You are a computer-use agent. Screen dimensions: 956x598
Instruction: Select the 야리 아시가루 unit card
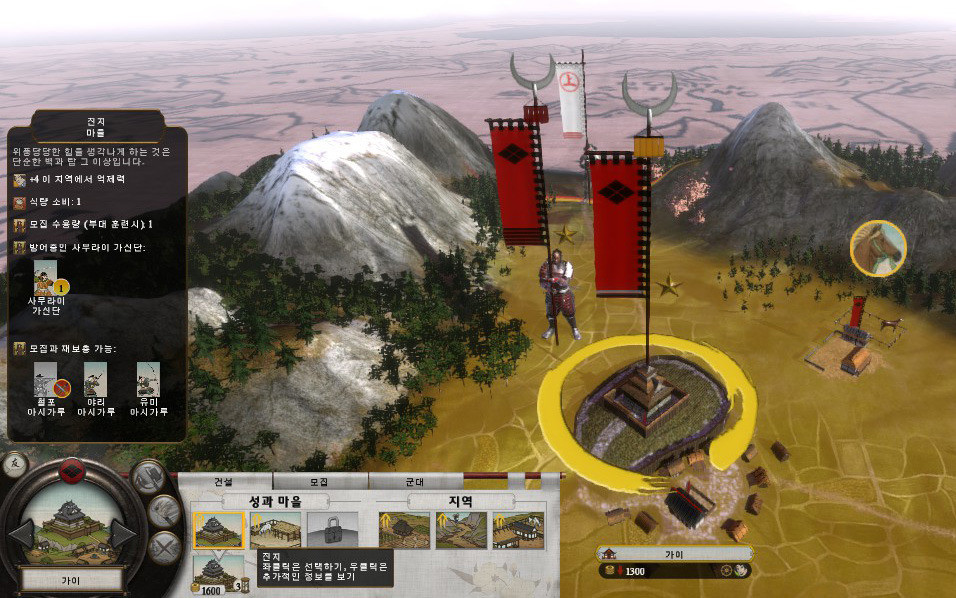point(96,378)
